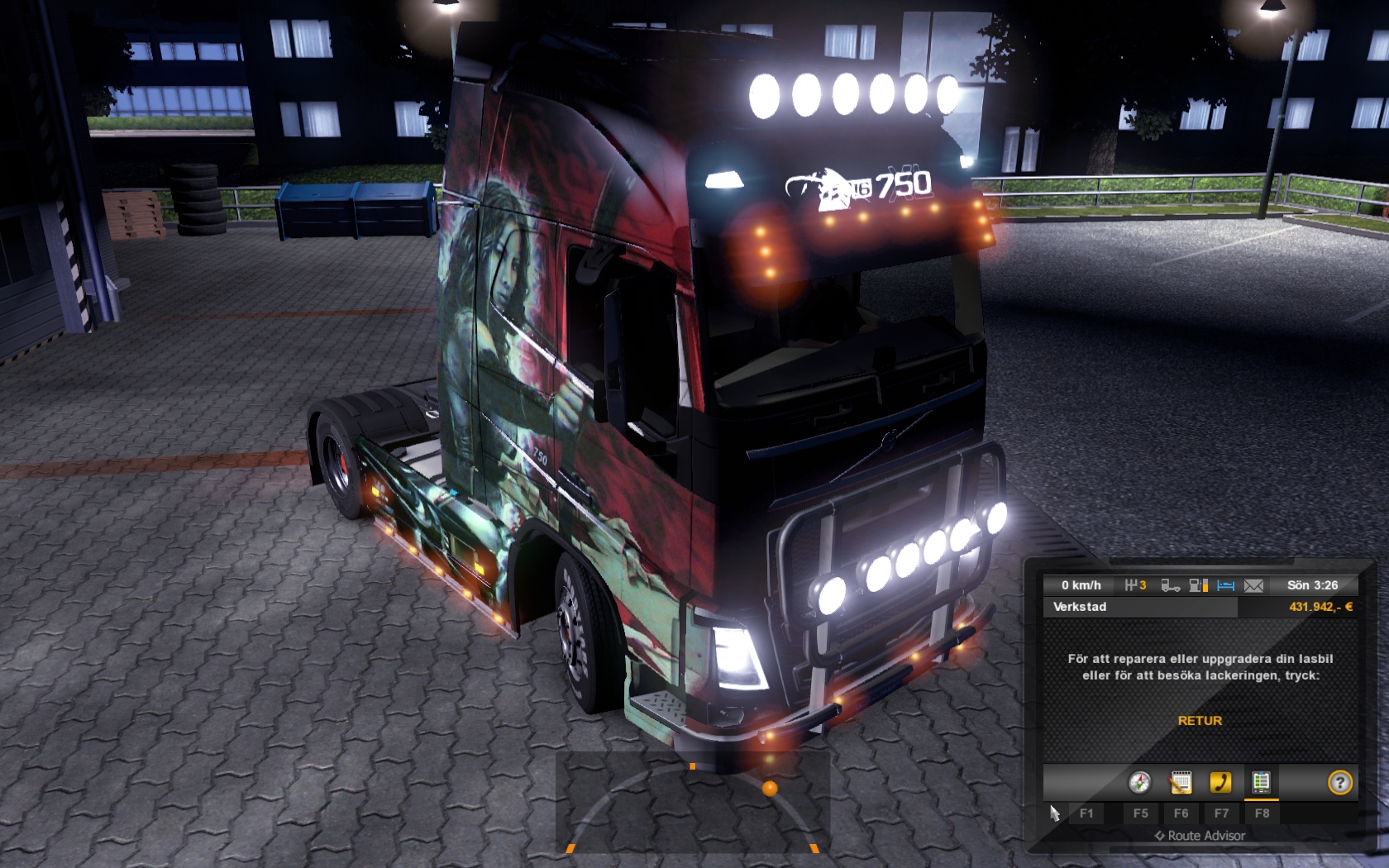Viewport: 1389px width, 868px height.
Task: Click the truck damage status icon
Action: 1170,585
